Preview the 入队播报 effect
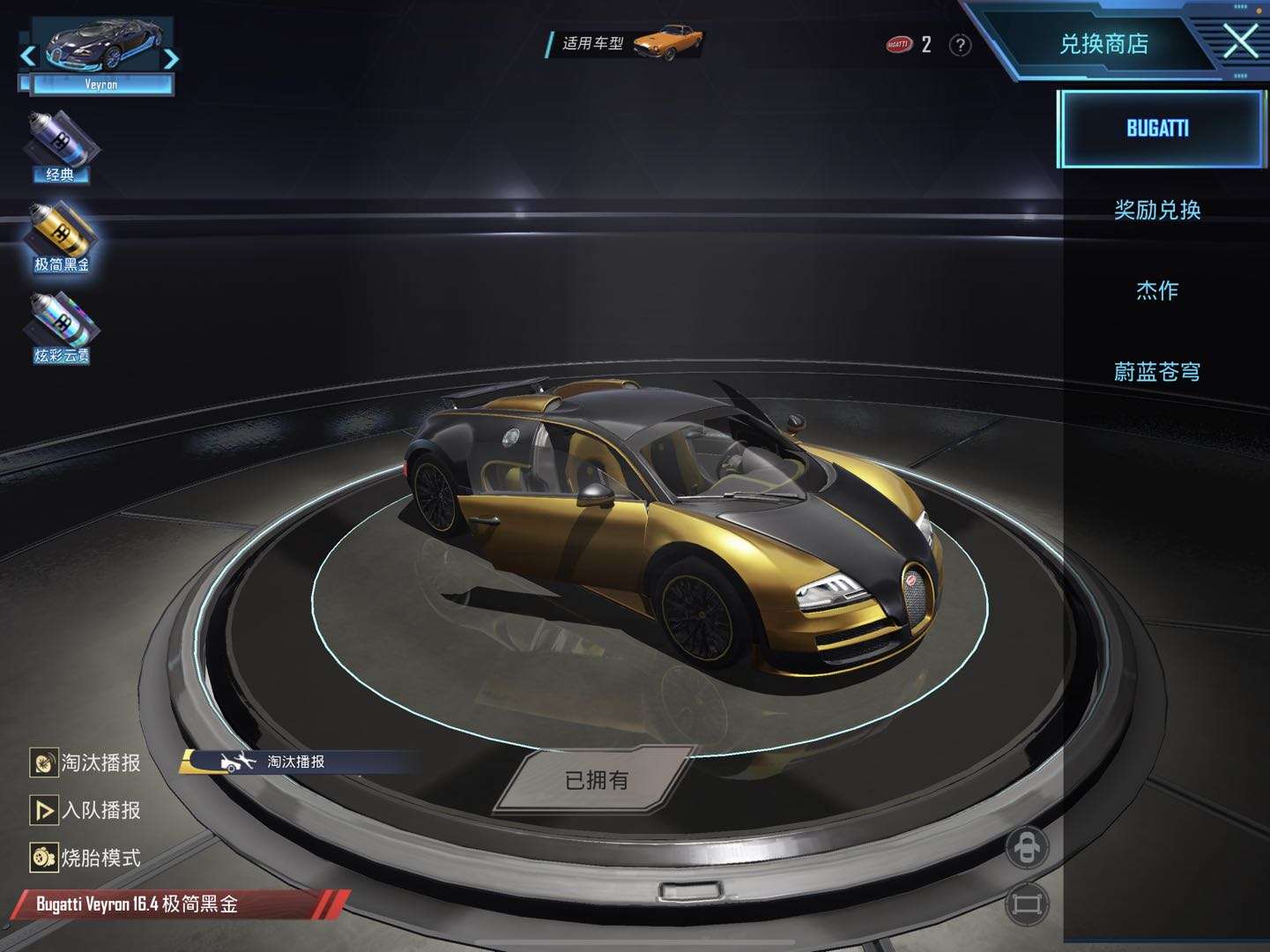Screen dimensions: 1270x952 86,810
